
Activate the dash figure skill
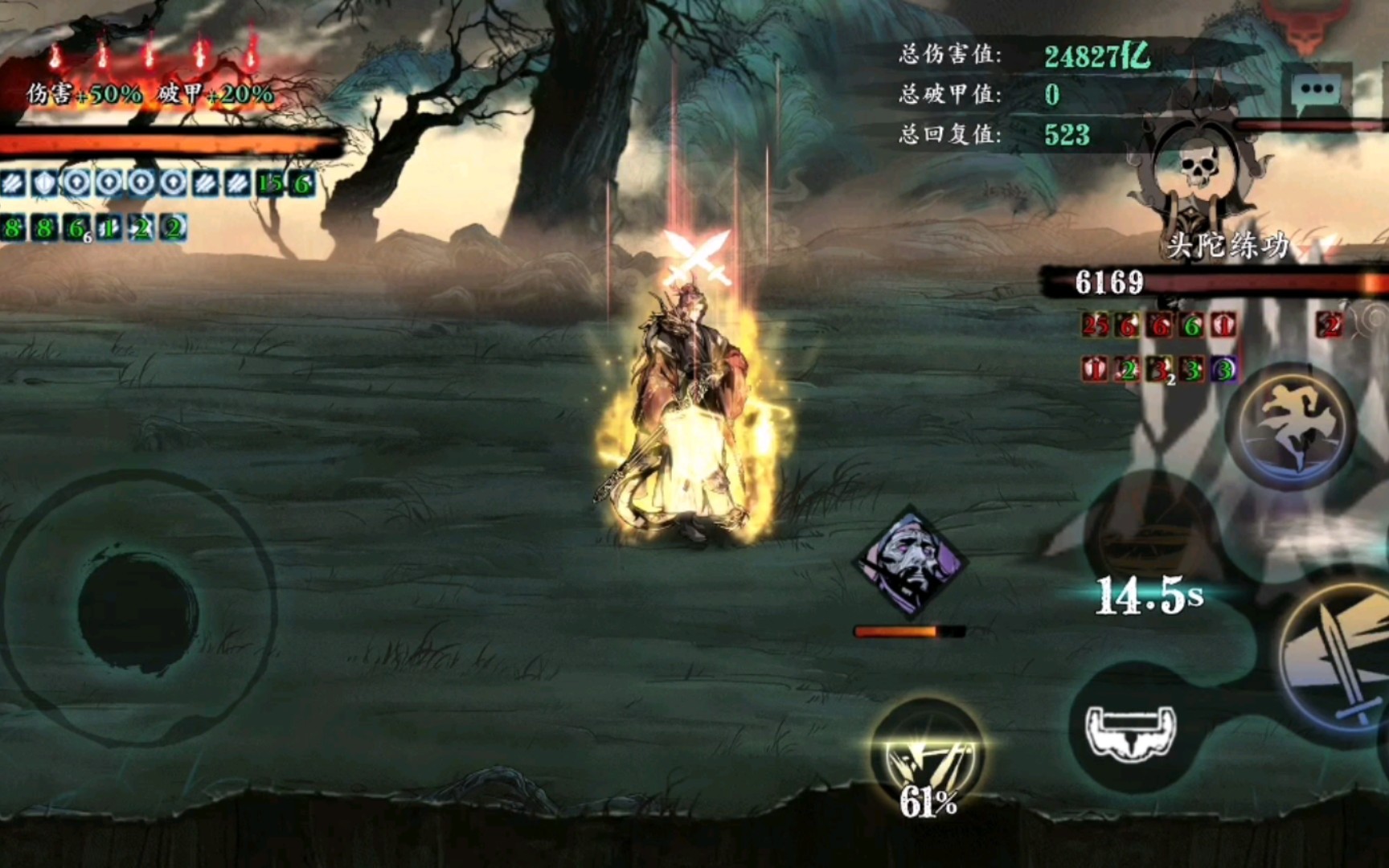[x=1294, y=424]
